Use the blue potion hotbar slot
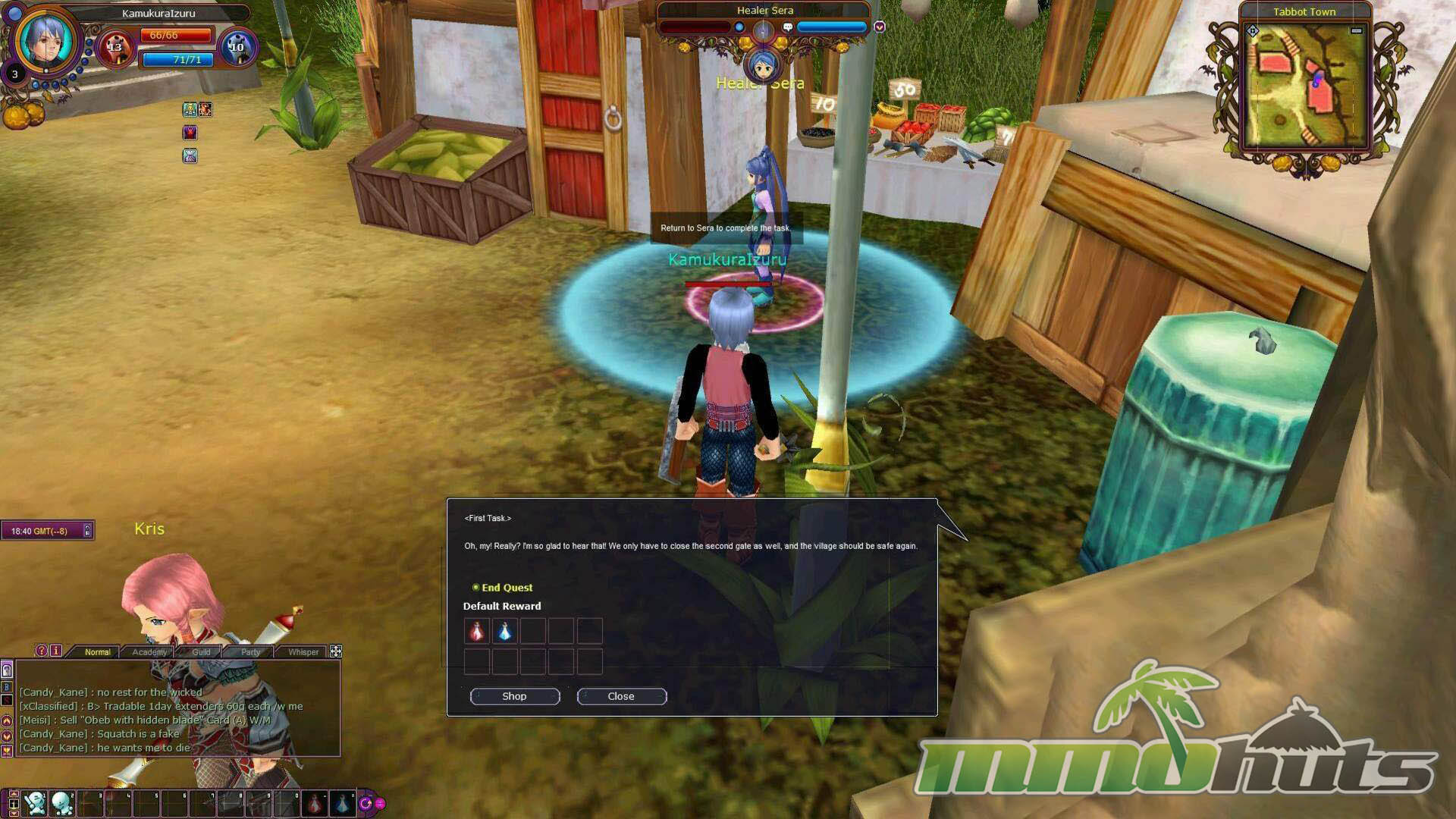The image size is (1456, 819). [x=342, y=802]
